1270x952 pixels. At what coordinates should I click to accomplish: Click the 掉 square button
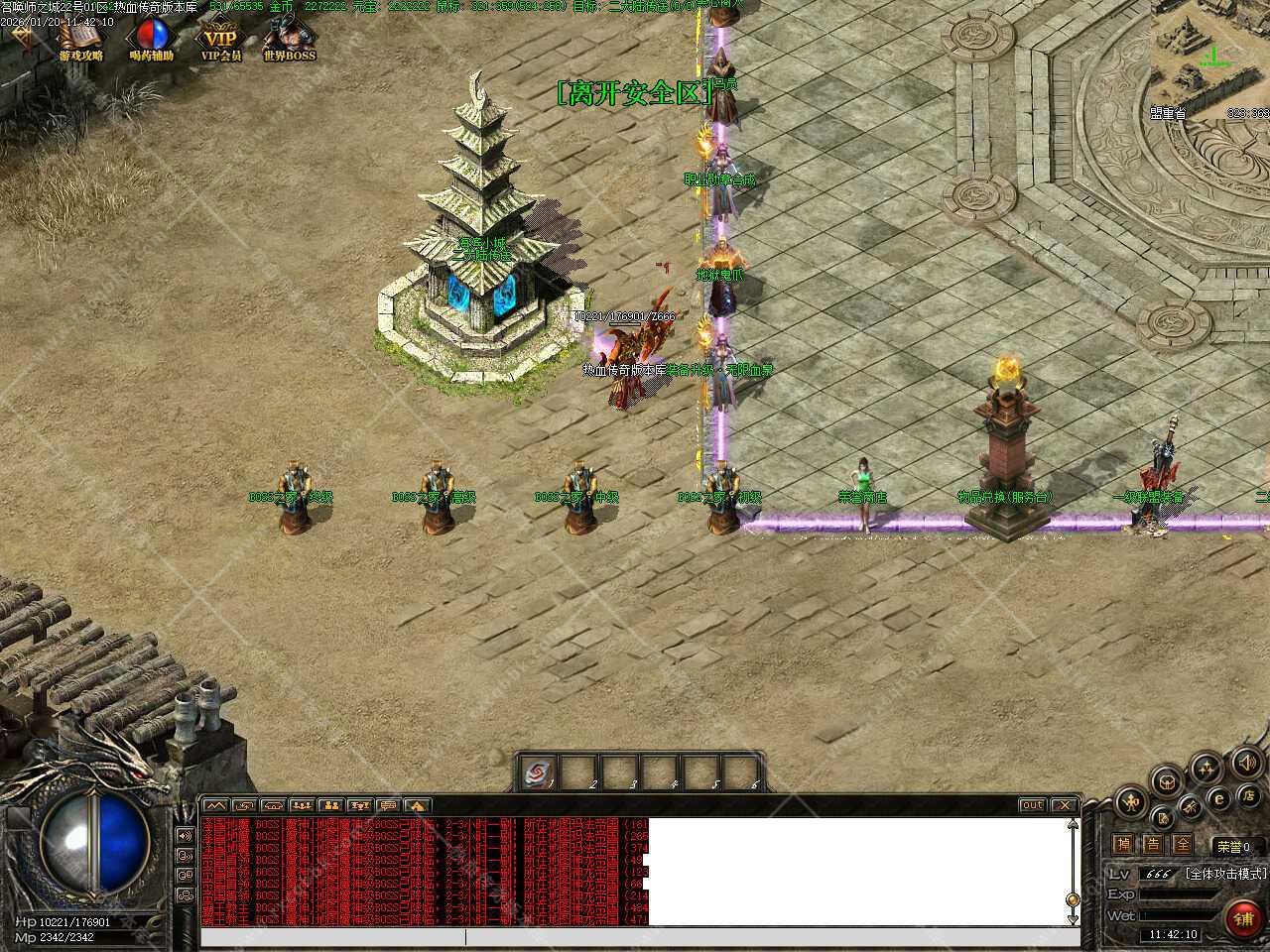[1123, 845]
